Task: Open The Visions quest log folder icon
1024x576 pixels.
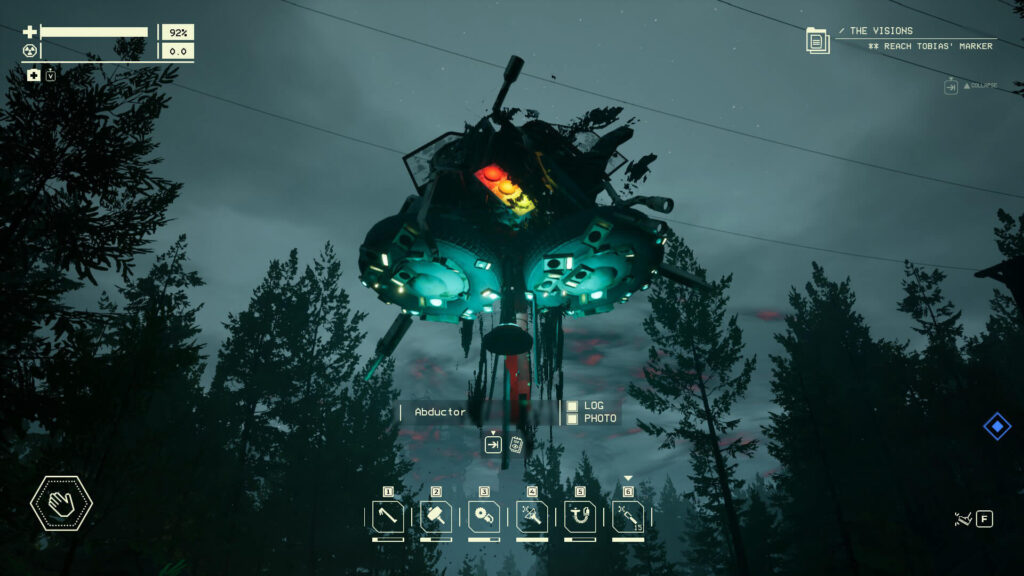Action: point(818,41)
